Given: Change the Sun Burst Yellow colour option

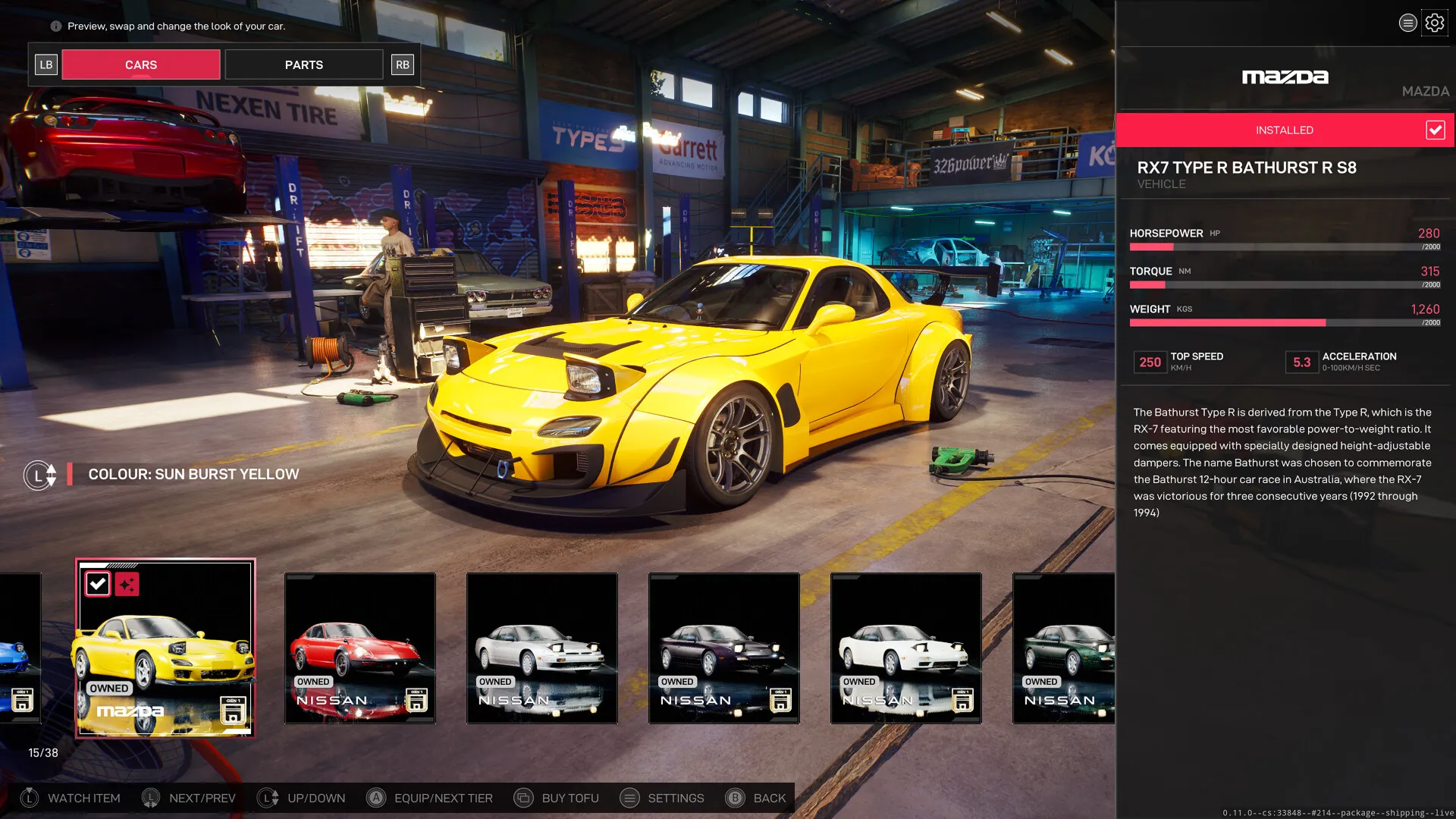Looking at the screenshot, I should tap(193, 475).
